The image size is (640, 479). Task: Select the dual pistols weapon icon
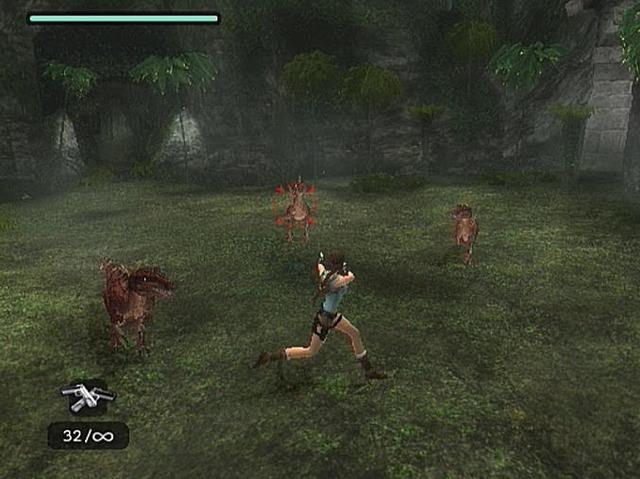[x=87, y=397]
